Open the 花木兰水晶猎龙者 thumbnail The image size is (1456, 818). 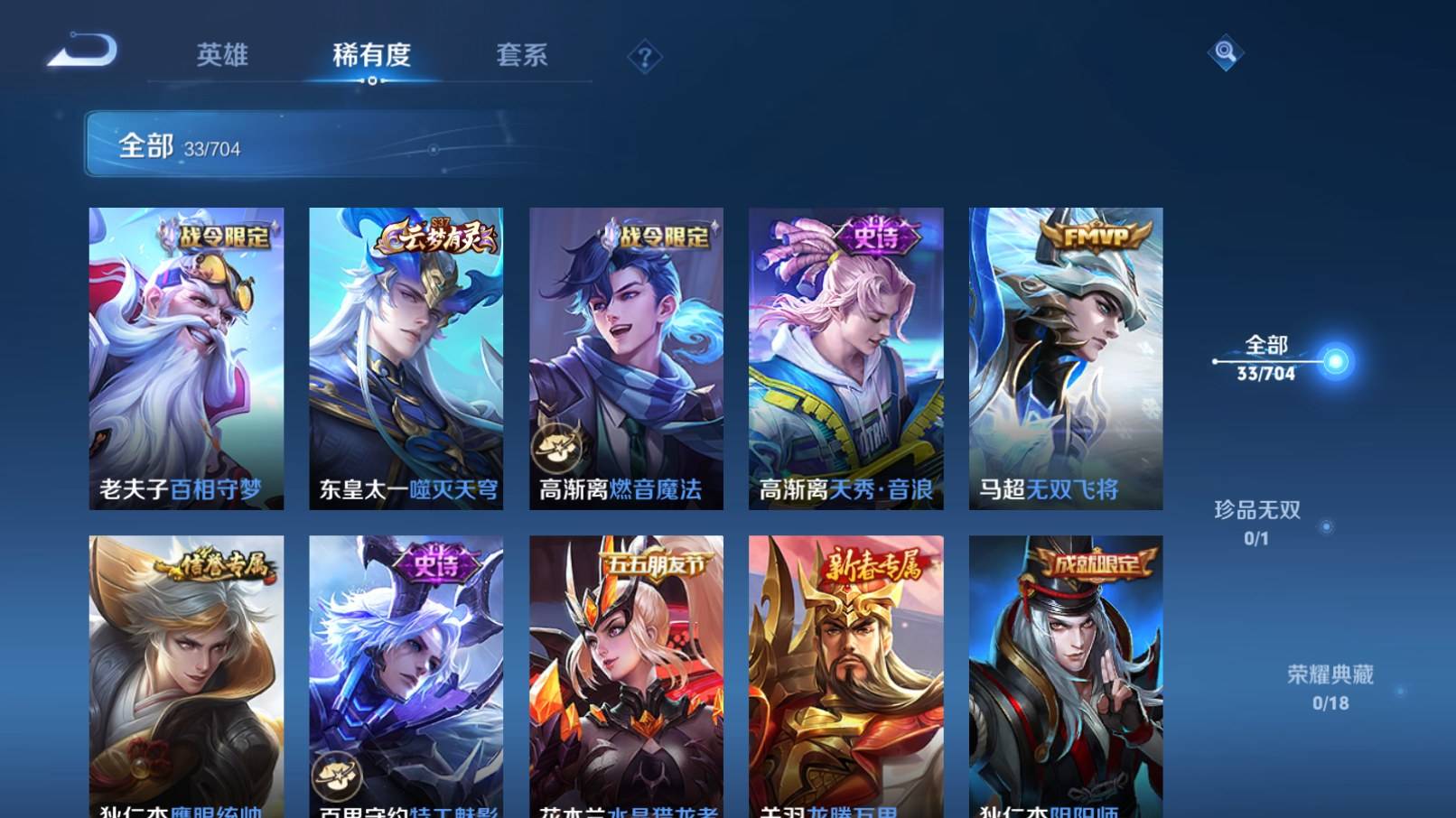pyautogui.click(x=624, y=673)
